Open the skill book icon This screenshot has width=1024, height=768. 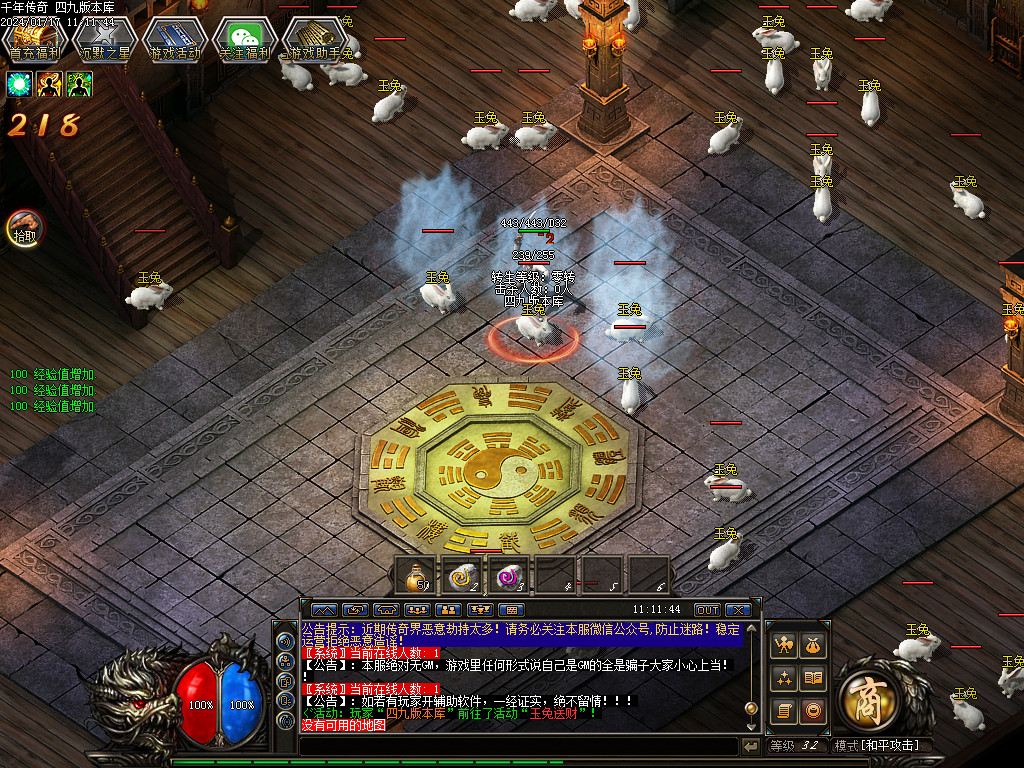click(814, 679)
